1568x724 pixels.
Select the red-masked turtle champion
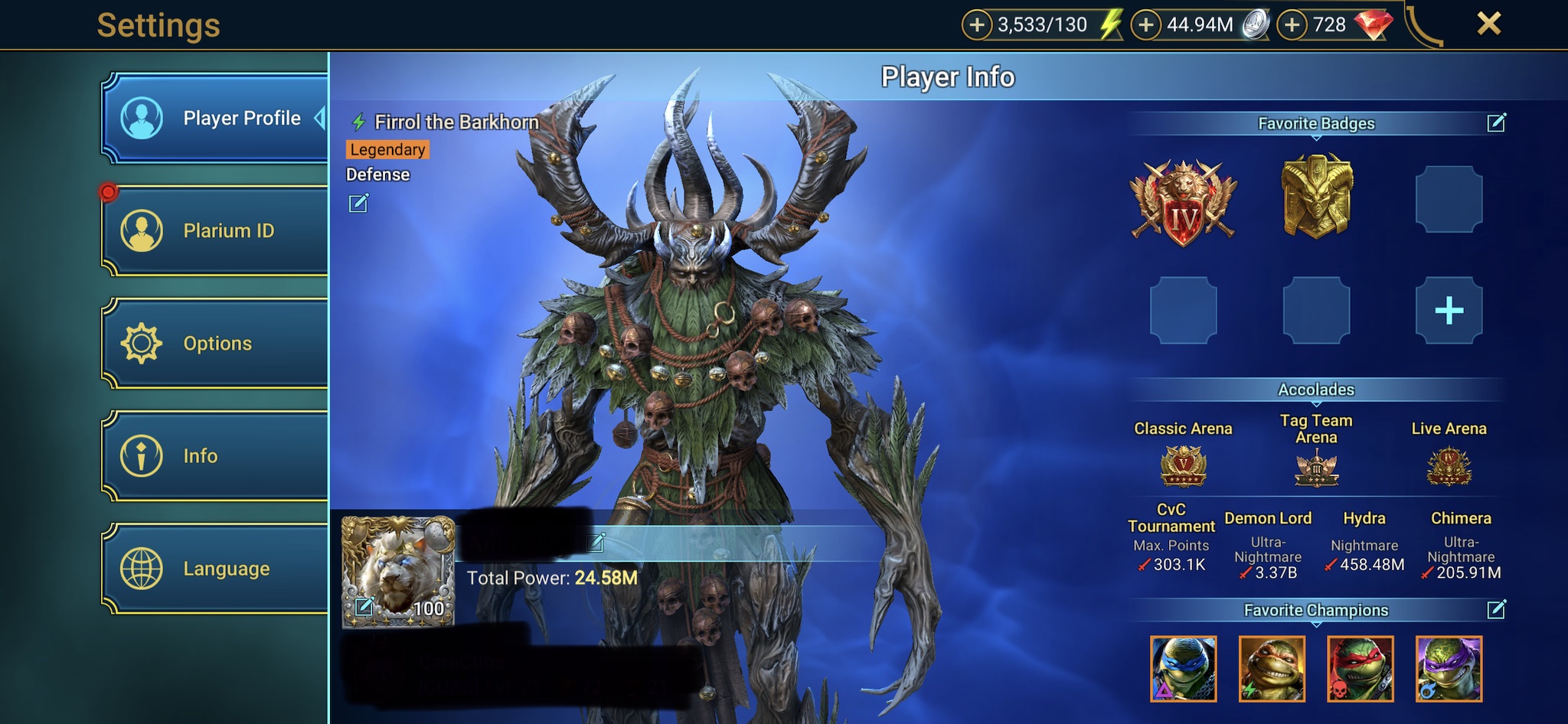[1360, 669]
